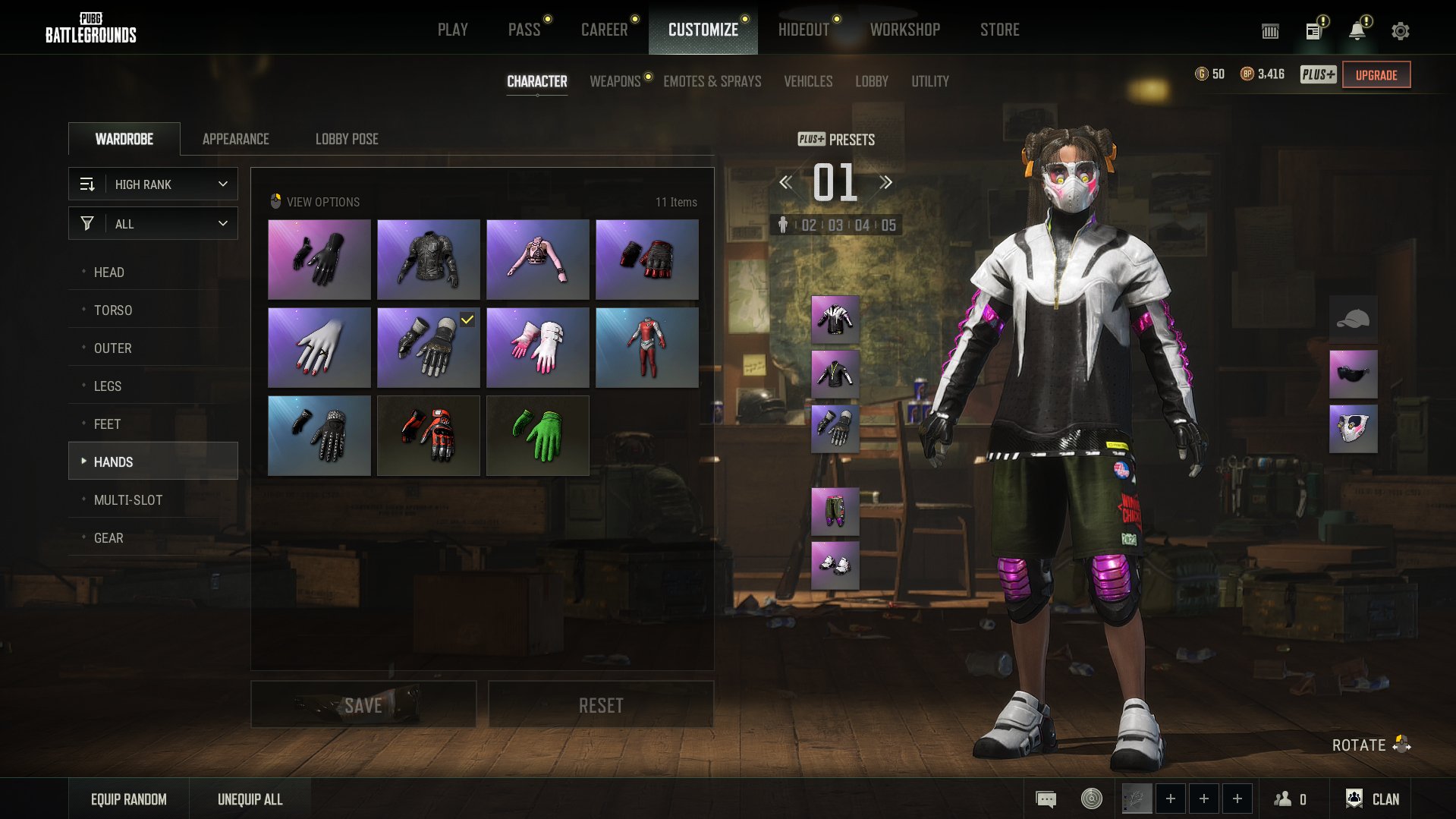Open the Appearance tab

[x=235, y=139]
